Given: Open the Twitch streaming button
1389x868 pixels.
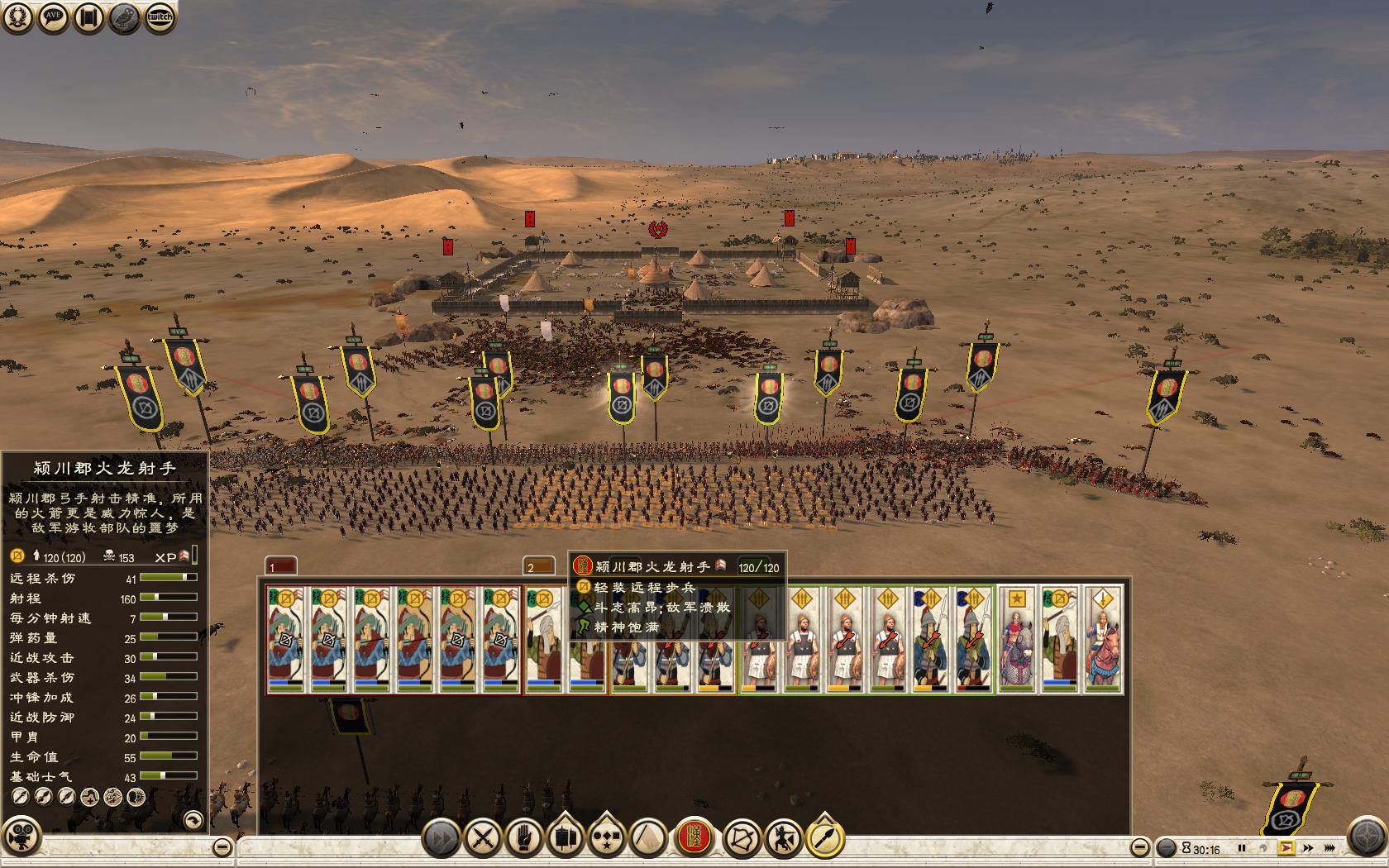Looking at the screenshot, I should pyautogui.click(x=160, y=17).
